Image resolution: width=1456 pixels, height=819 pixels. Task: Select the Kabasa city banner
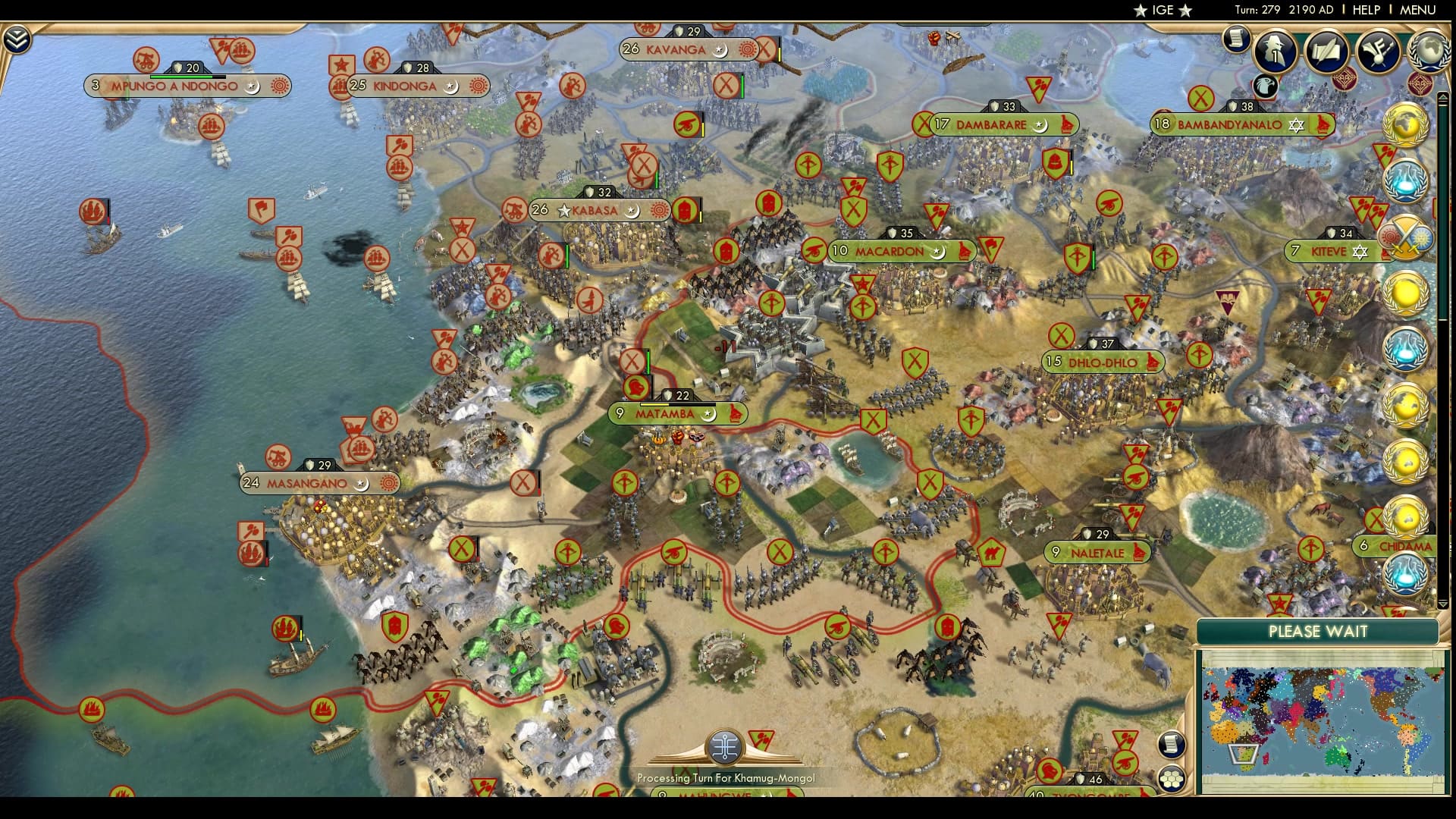598,212
